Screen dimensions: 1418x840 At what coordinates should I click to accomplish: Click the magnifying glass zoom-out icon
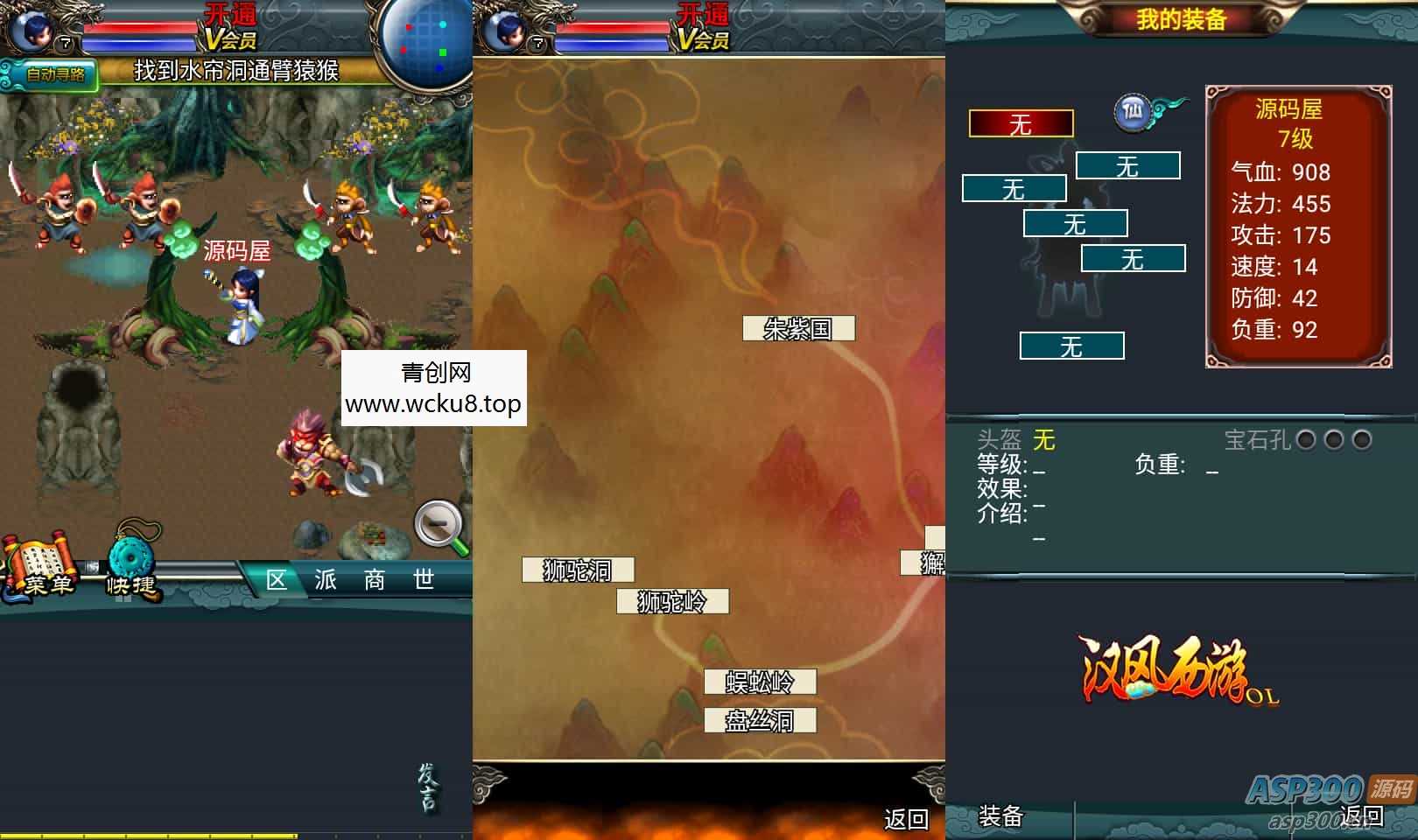coord(439,528)
